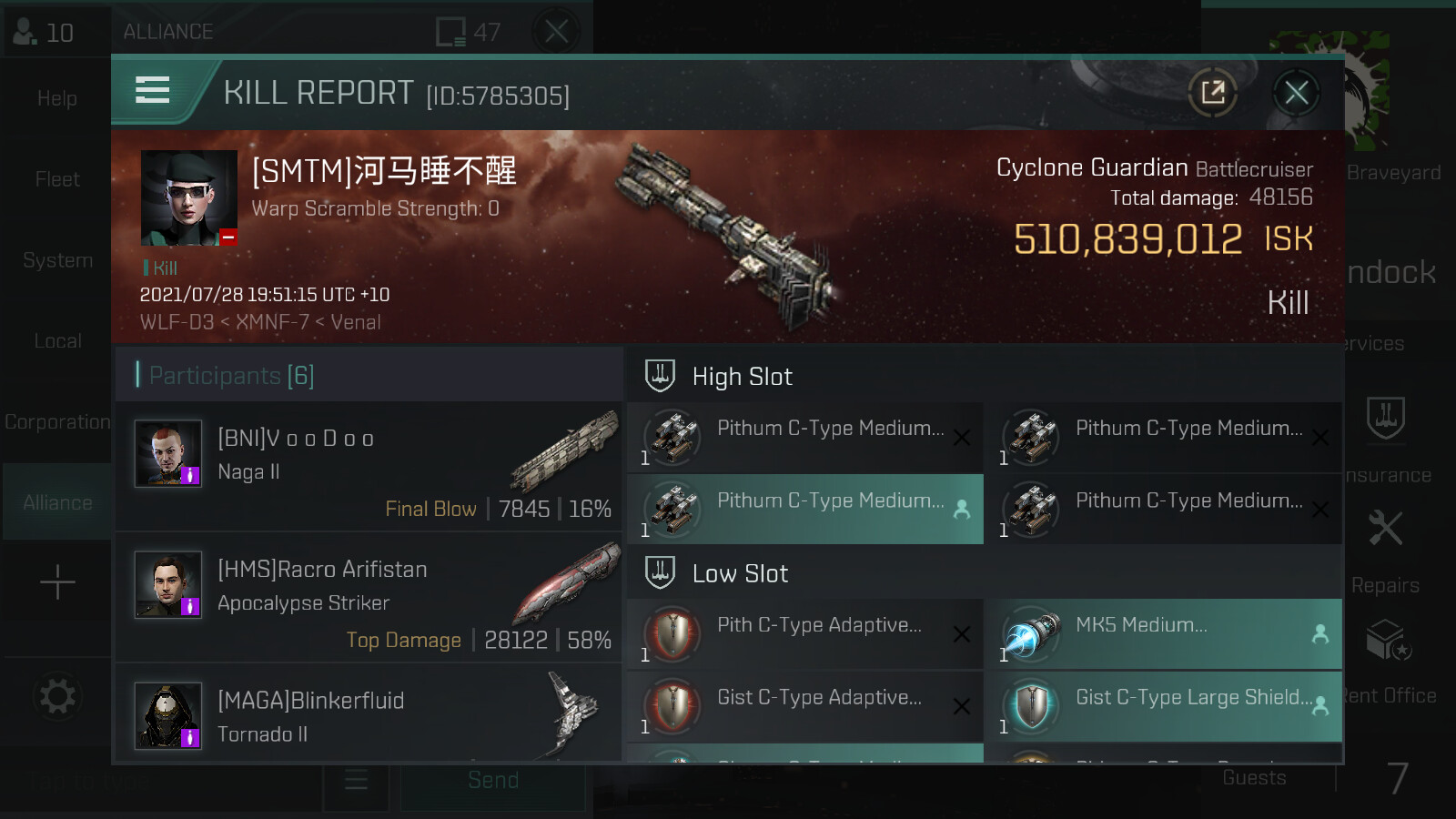This screenshot has width=1456, height=819.
Task: Switch to the Corporation chat tab
Action: (57, 422)
